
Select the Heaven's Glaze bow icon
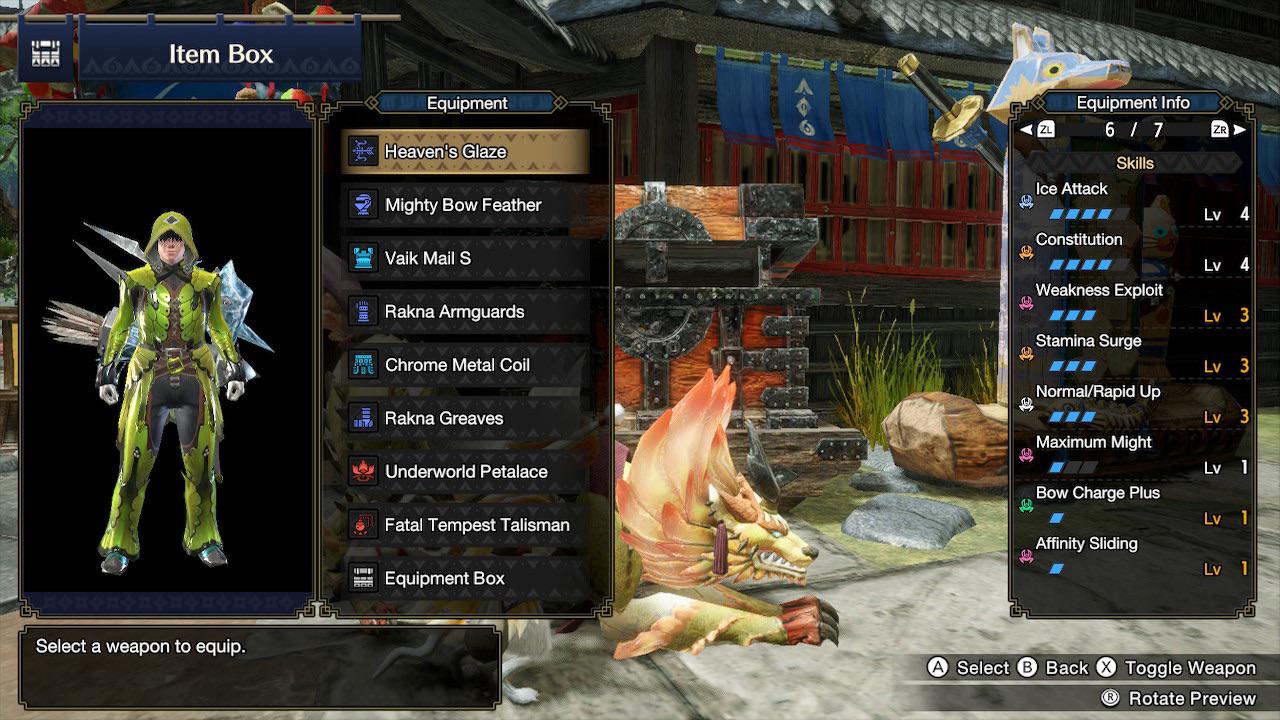tap(364, 152)
